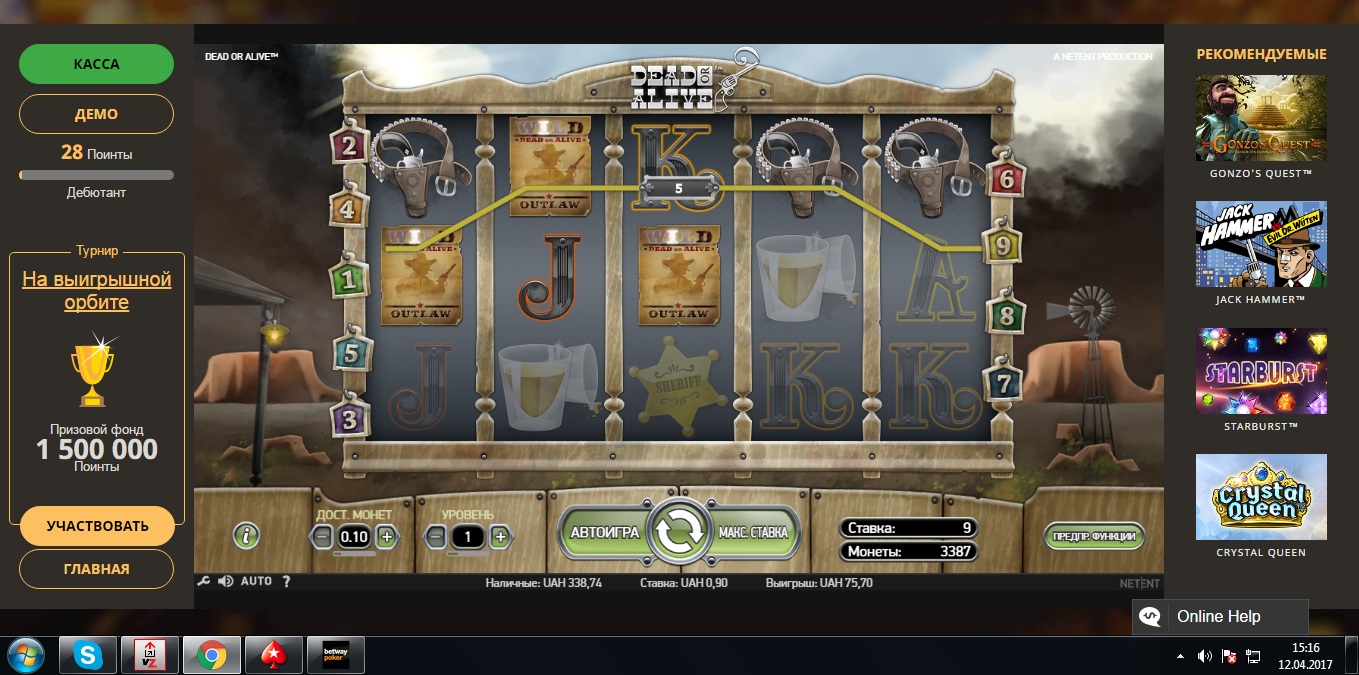The width and height of the screenshot is (1359, 675).
Task: Launch recommended Gonzo's Quest game
Action: click(x=1261, y=118)
